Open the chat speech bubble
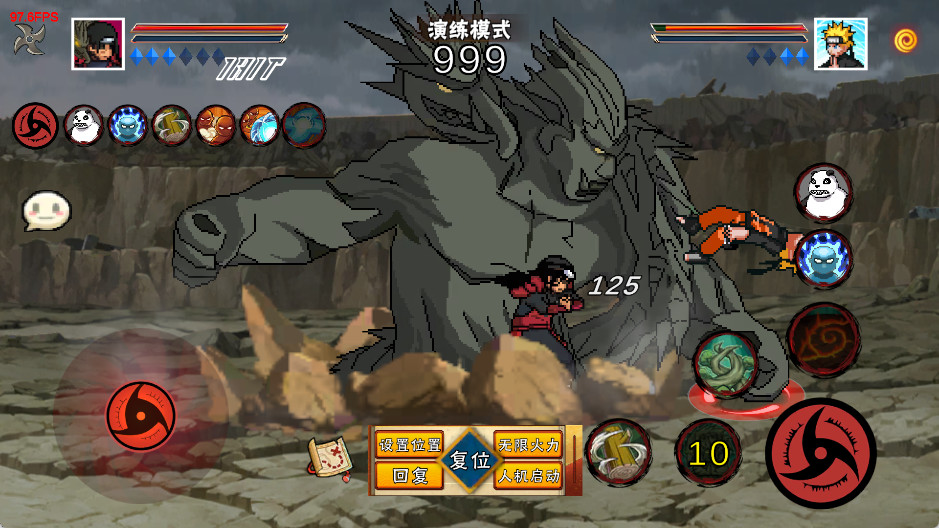Image resolution: width=939 pixels, height=528 pixels. click(x=46, y=210)
